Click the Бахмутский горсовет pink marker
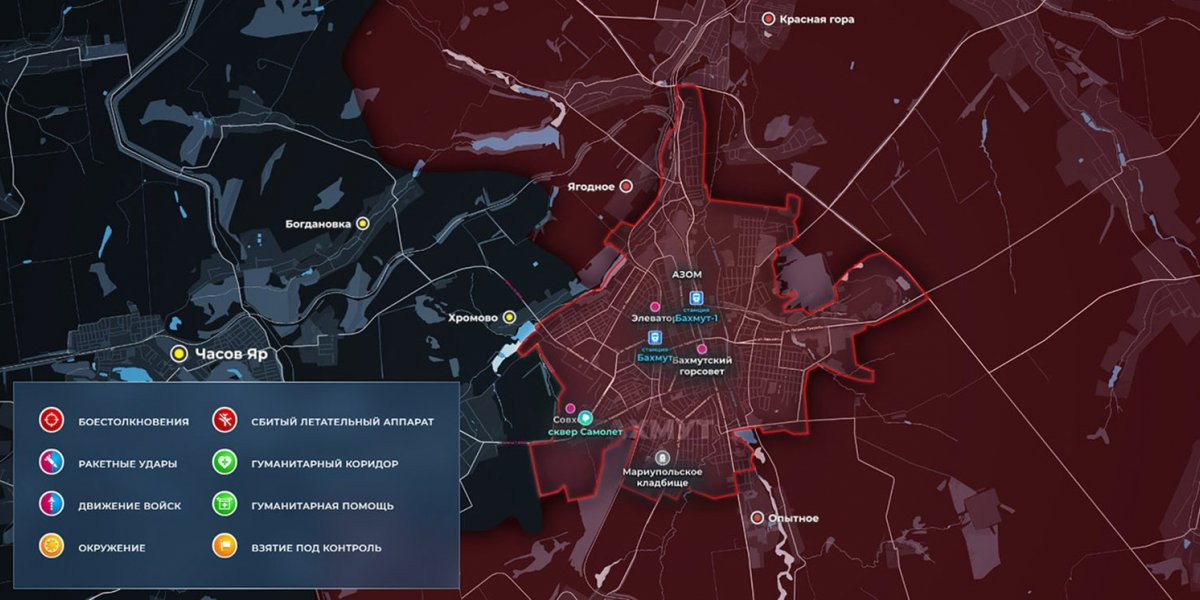The height and width of the screenshot is (600, 1200). tap(701, 347)
